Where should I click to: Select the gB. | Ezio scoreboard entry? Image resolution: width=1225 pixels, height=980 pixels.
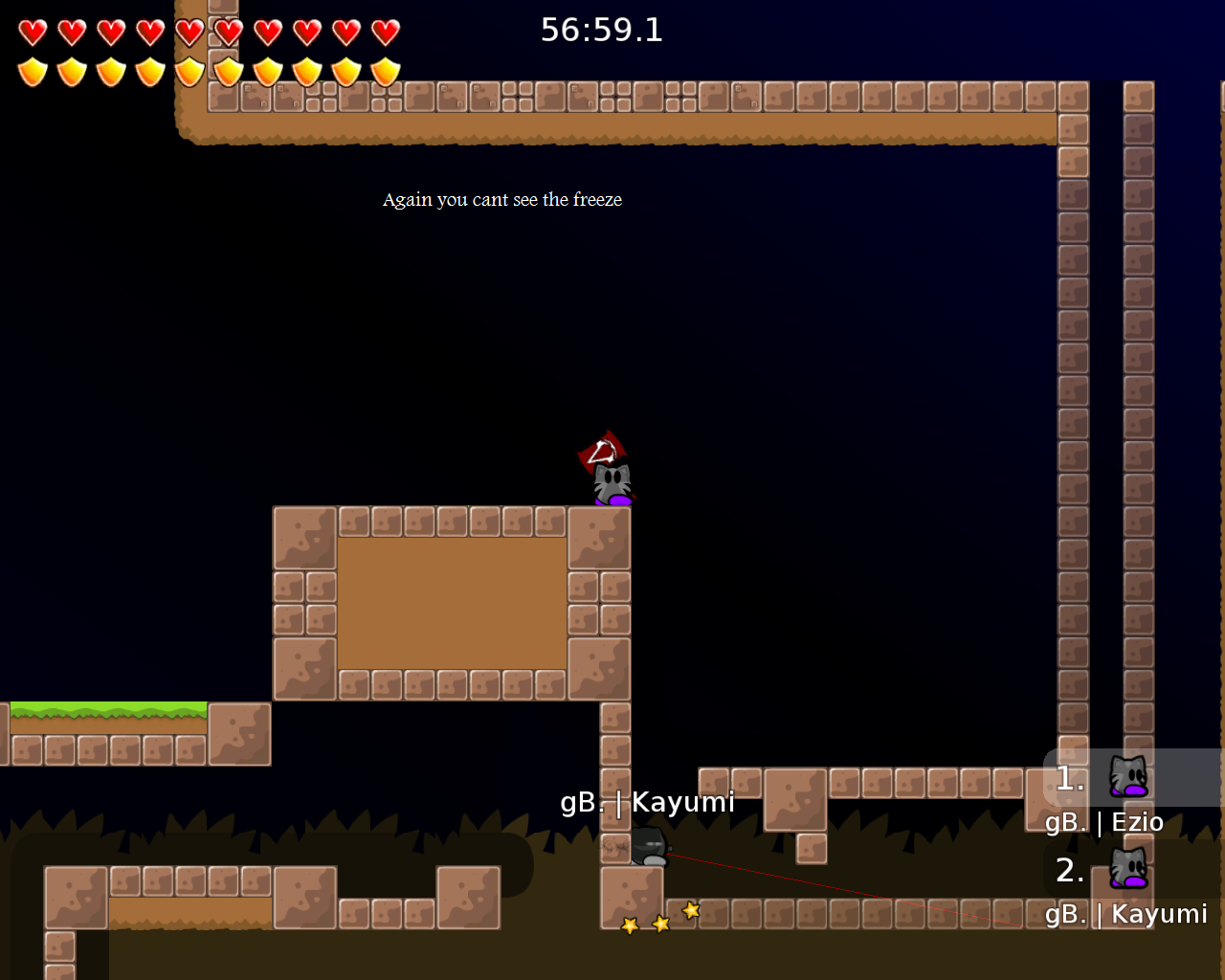point(1105,822)
